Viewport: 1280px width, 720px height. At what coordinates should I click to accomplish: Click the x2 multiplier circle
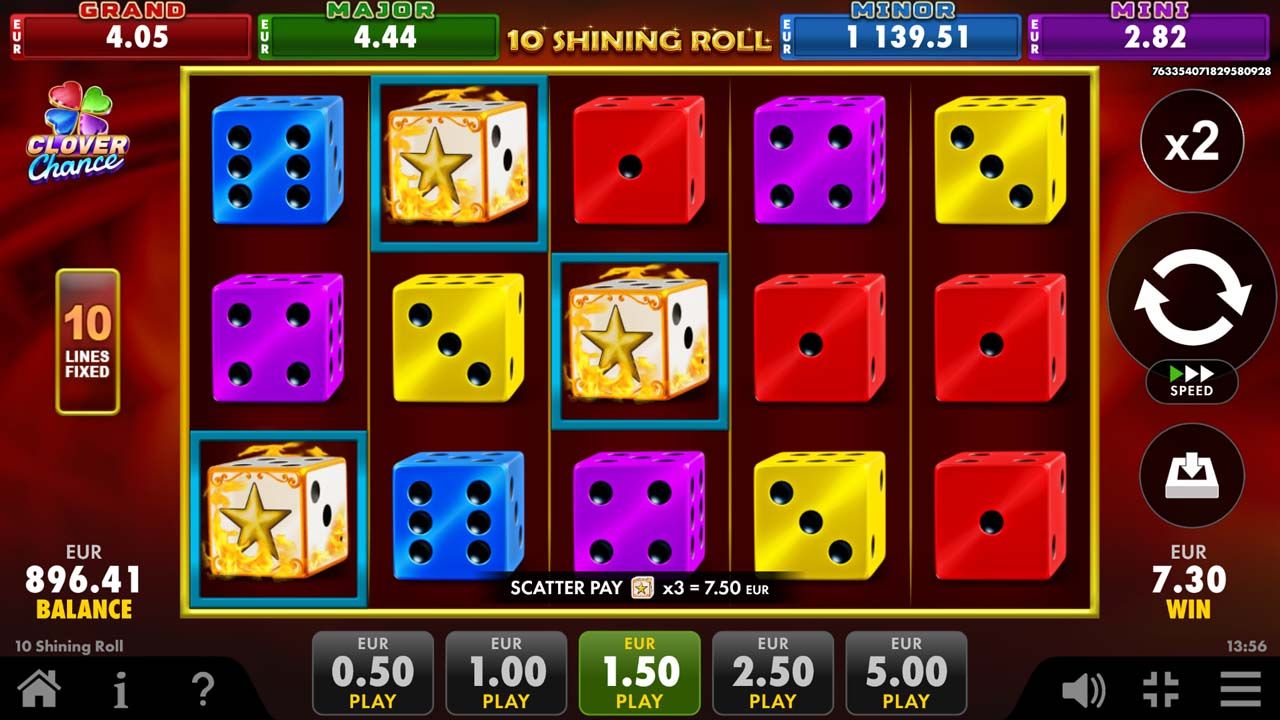tap(1190, 140)
